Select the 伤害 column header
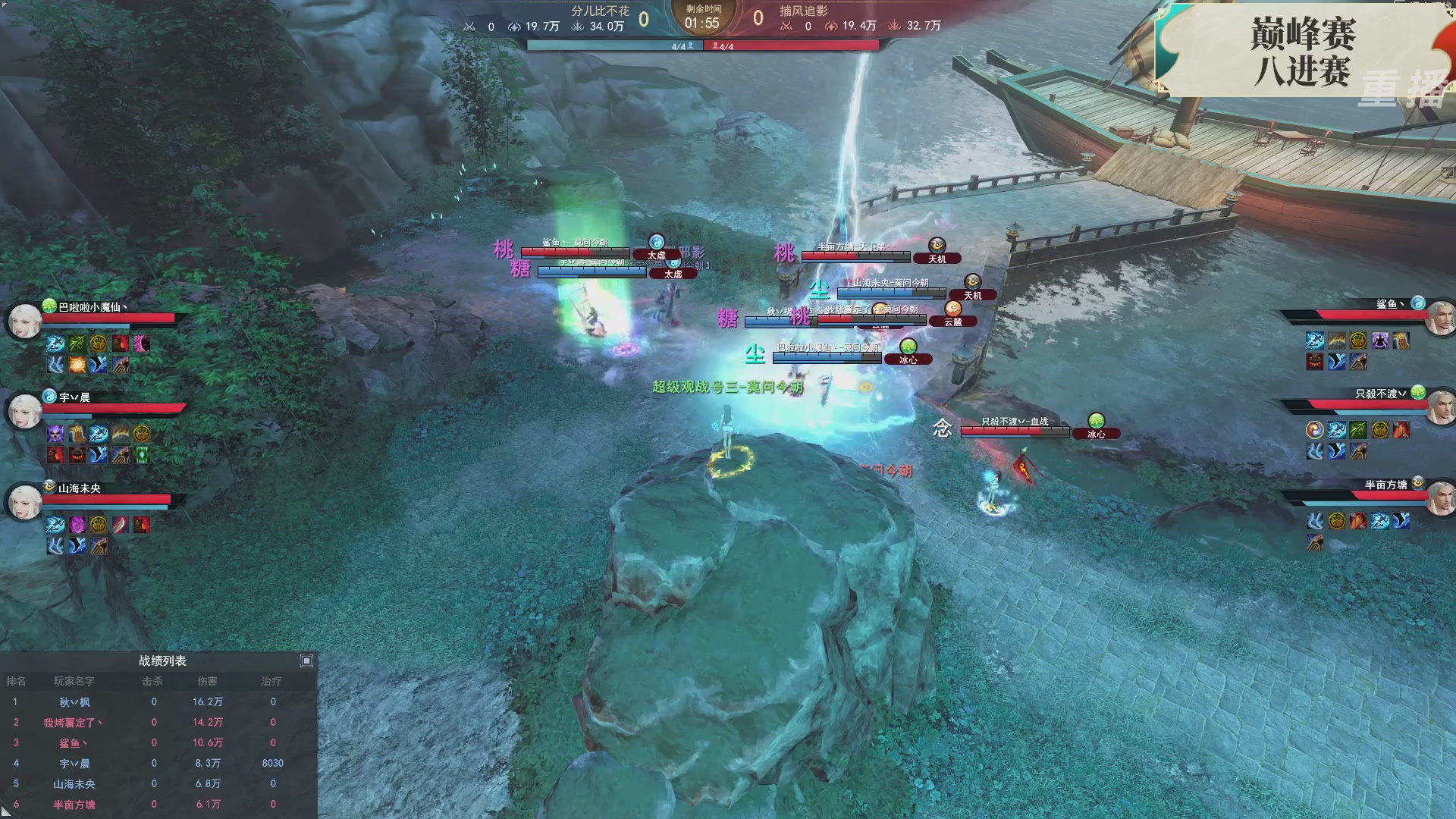This screenshot has height=819, width=1456. pyautogui.click(x=209, y=682)
